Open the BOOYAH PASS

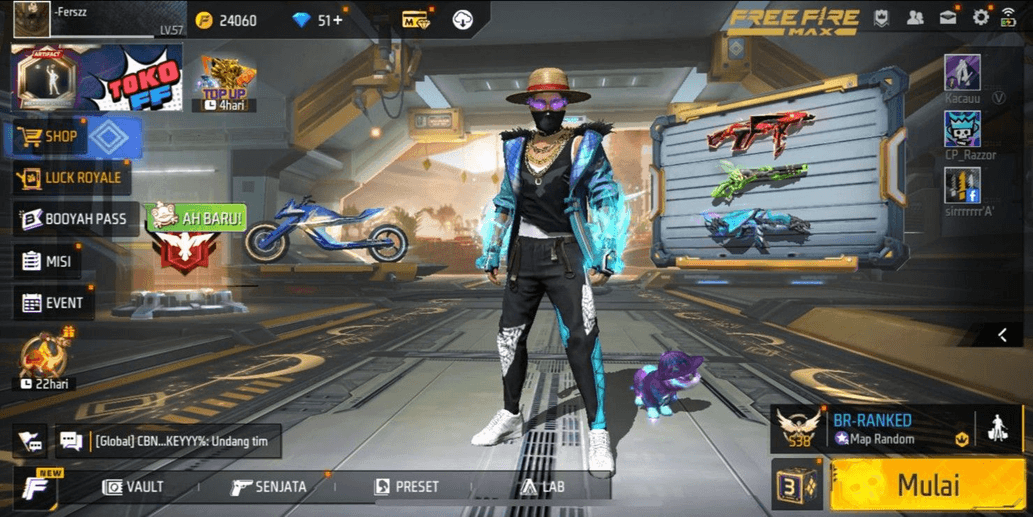coord(76,219)
